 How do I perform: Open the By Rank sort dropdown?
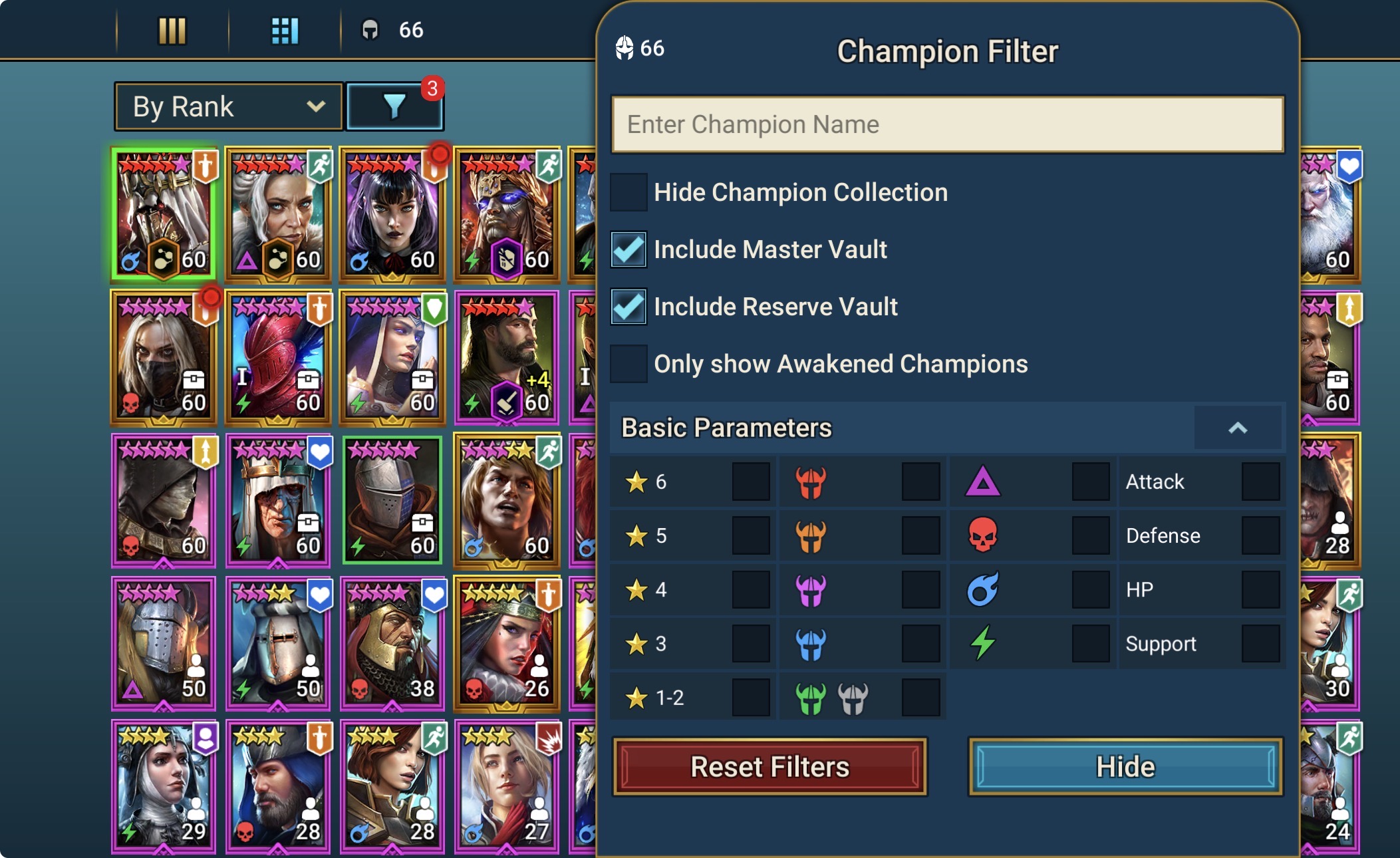coord(228,106)
